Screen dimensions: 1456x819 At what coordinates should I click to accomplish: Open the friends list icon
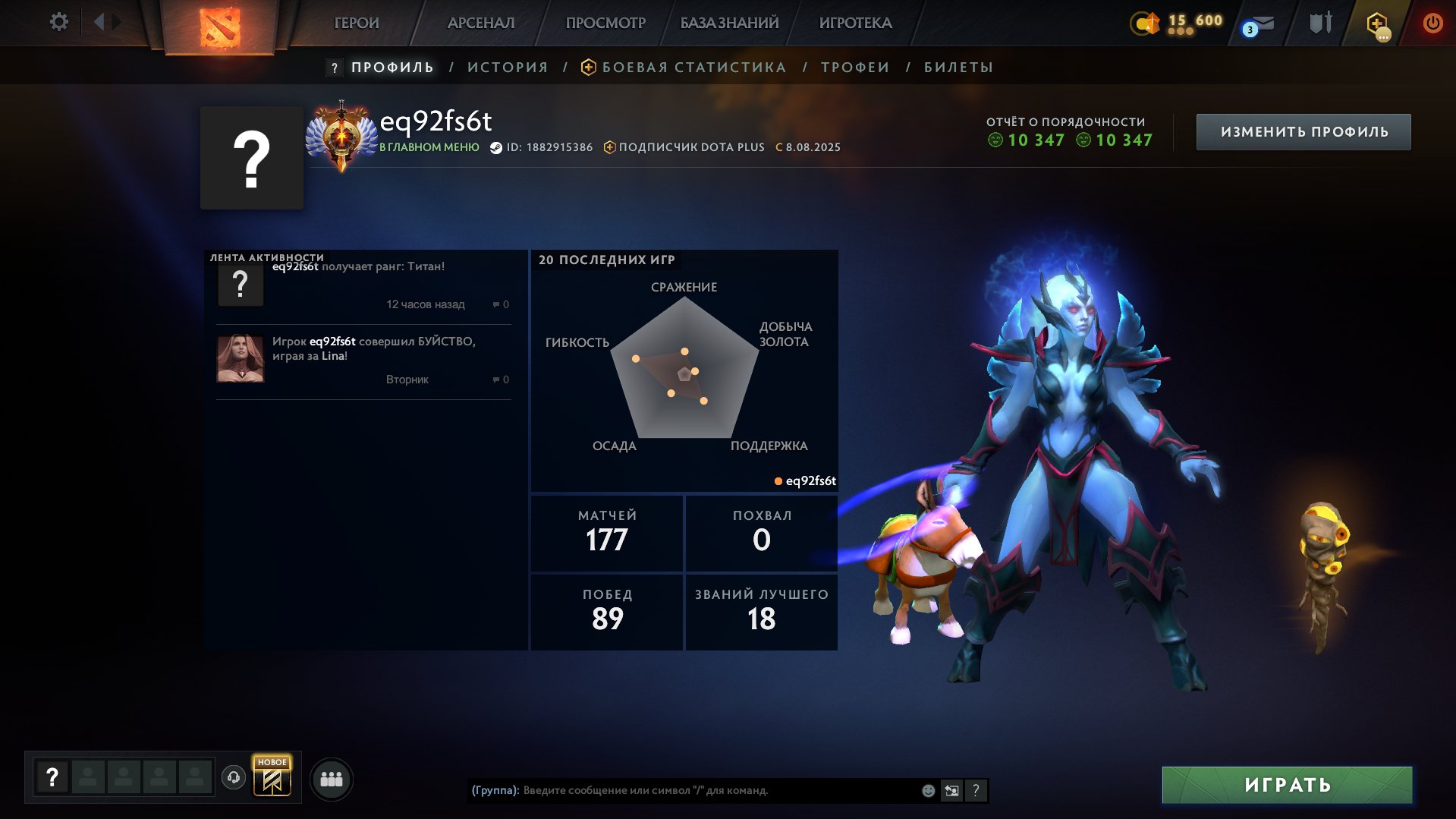[331, 778]
